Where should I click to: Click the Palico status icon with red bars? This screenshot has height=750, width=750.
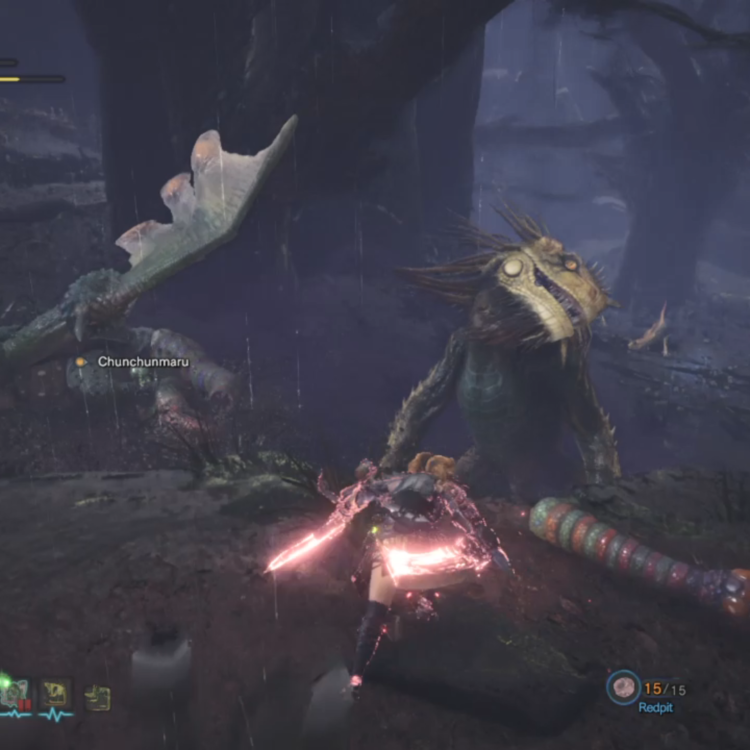click(x=15, y=694)
